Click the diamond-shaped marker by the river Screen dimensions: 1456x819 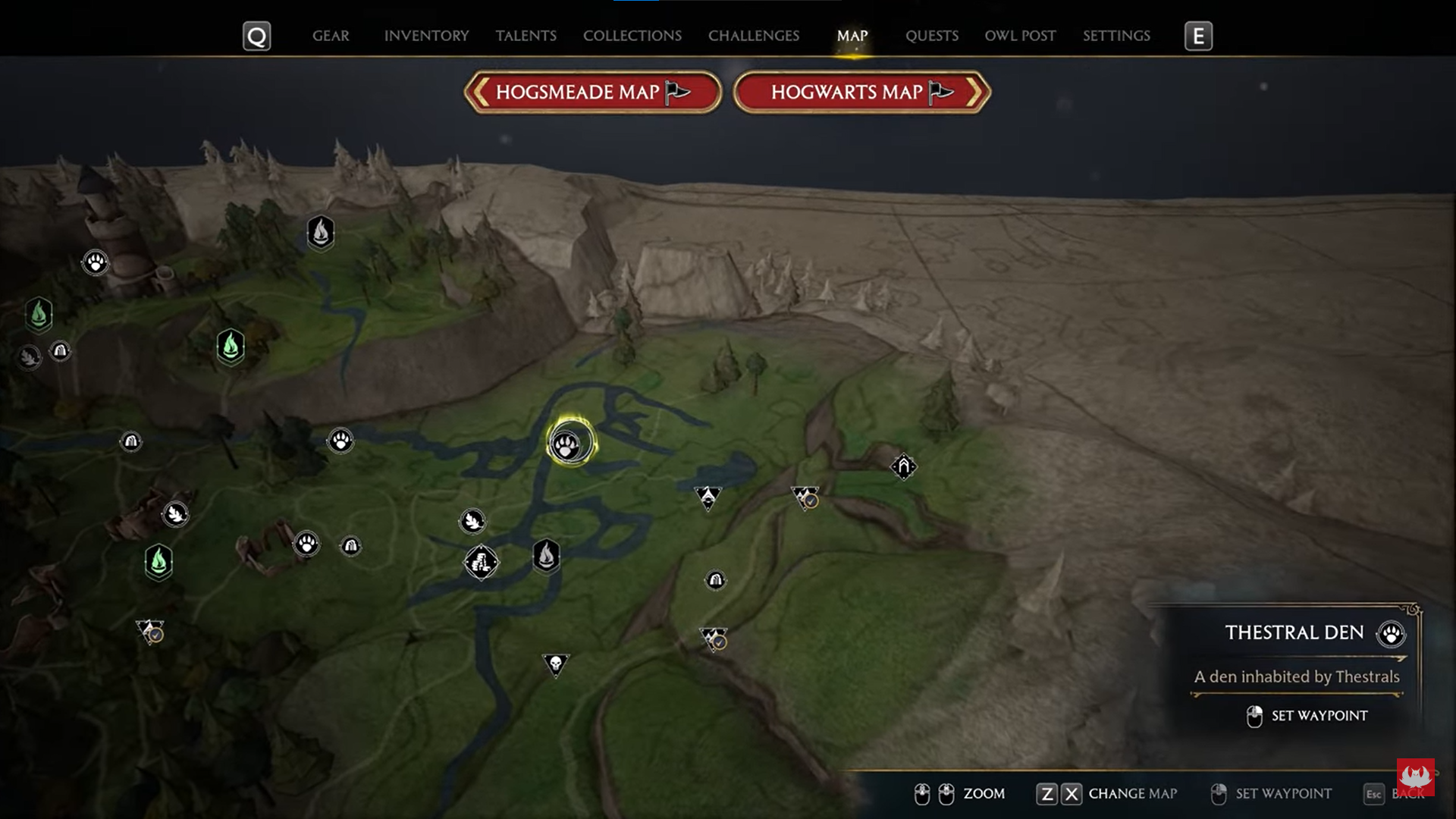(x=481, y=563)
